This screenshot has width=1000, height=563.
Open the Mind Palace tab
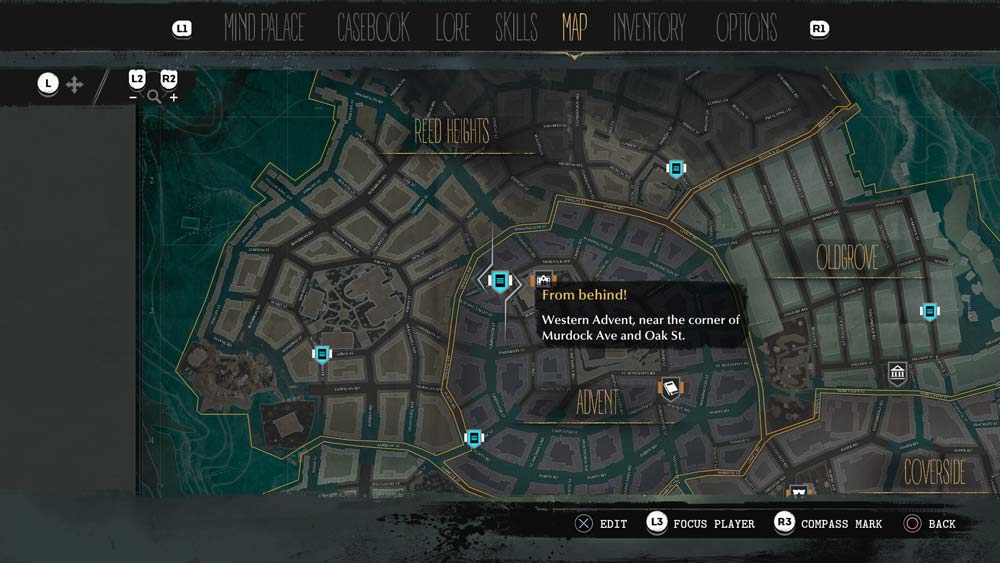click(264, 28)
